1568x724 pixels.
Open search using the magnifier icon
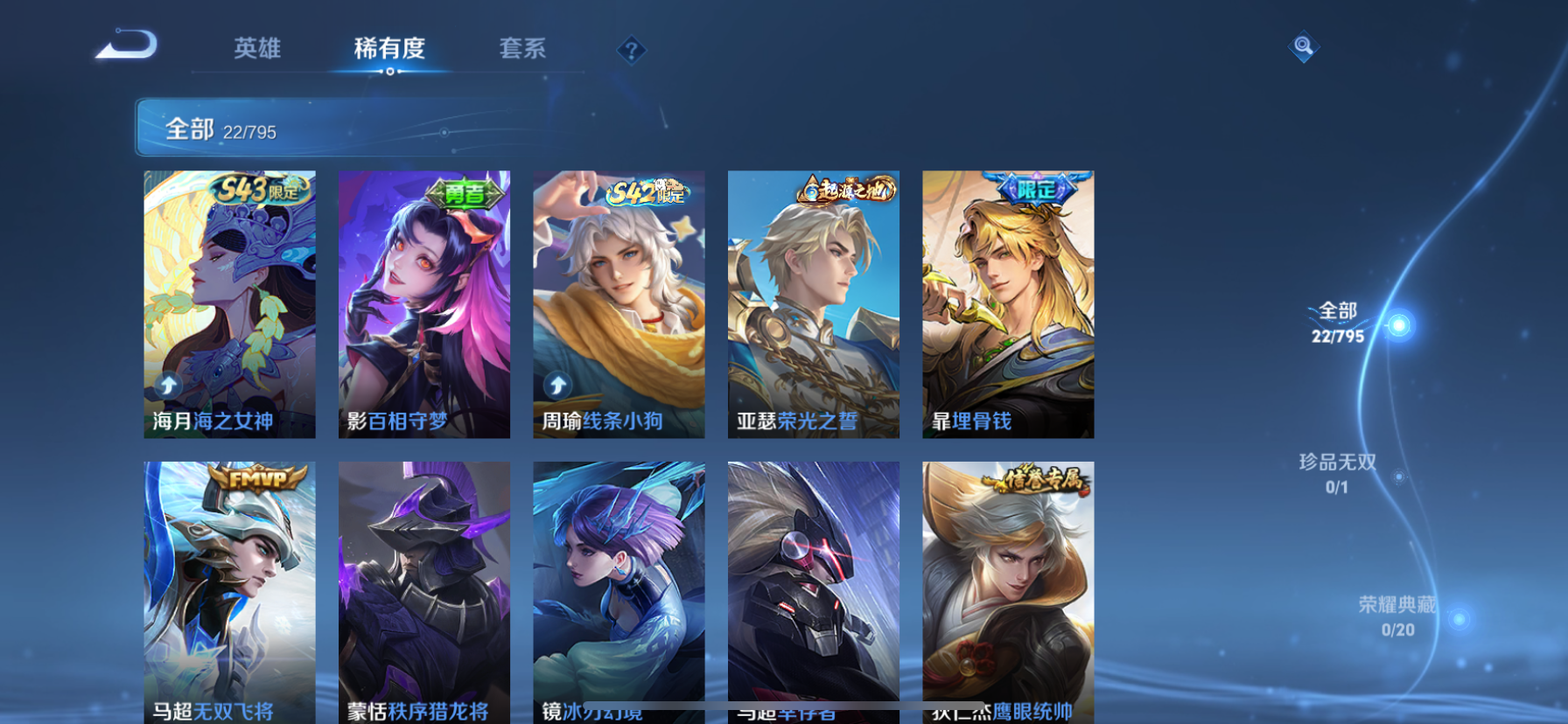click(1303, 46)
